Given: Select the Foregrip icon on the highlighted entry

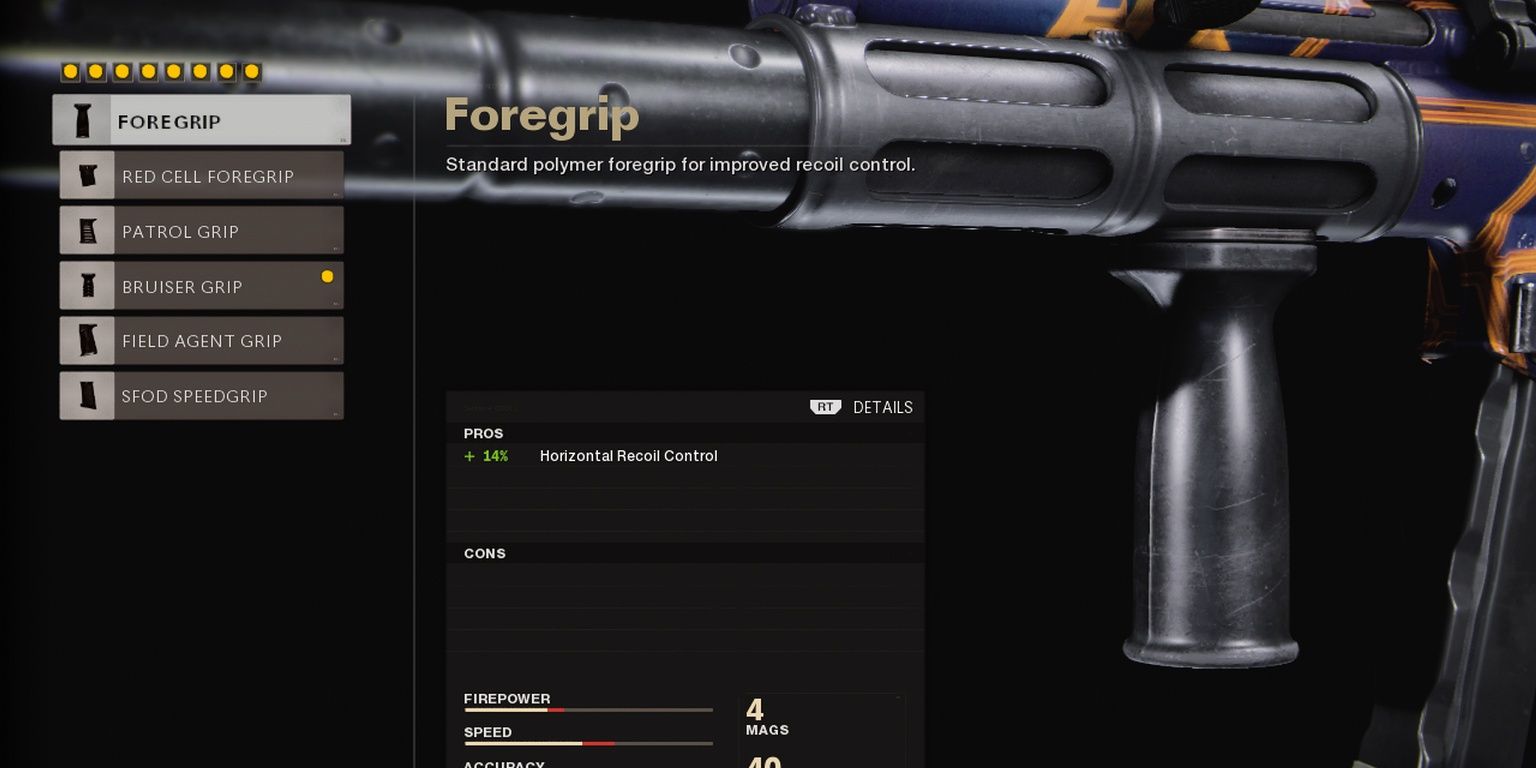Looking at the screenshot, I should 85,119.
